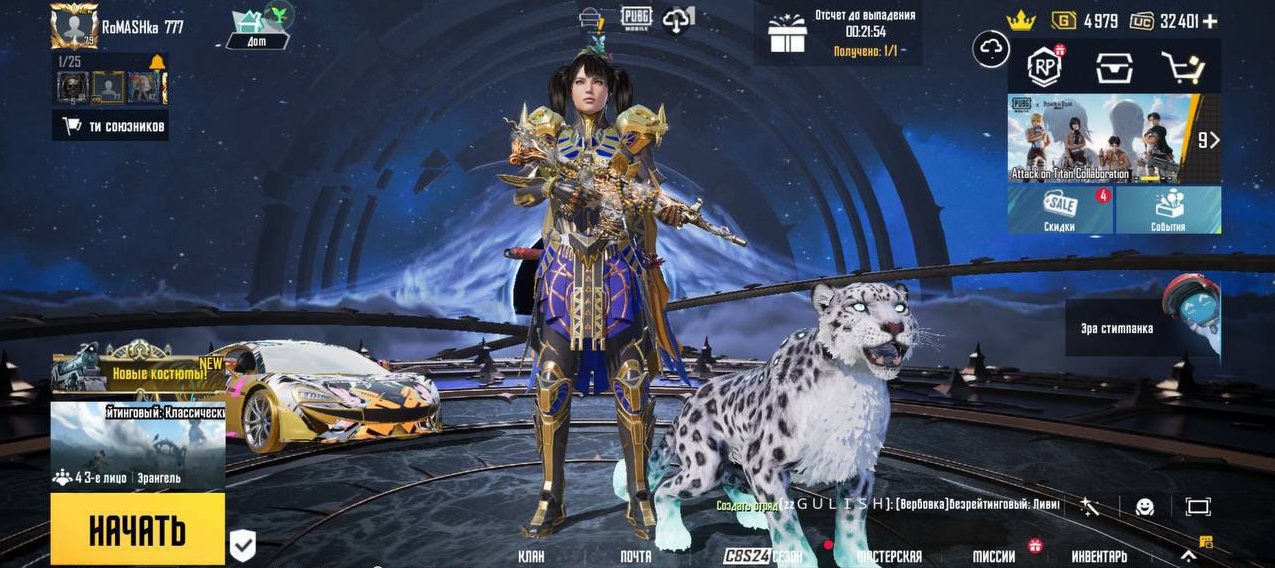Open the shopping cart shop
Screen dimensions: 1275x568
pyautogui.click(x=1182, y=67)
